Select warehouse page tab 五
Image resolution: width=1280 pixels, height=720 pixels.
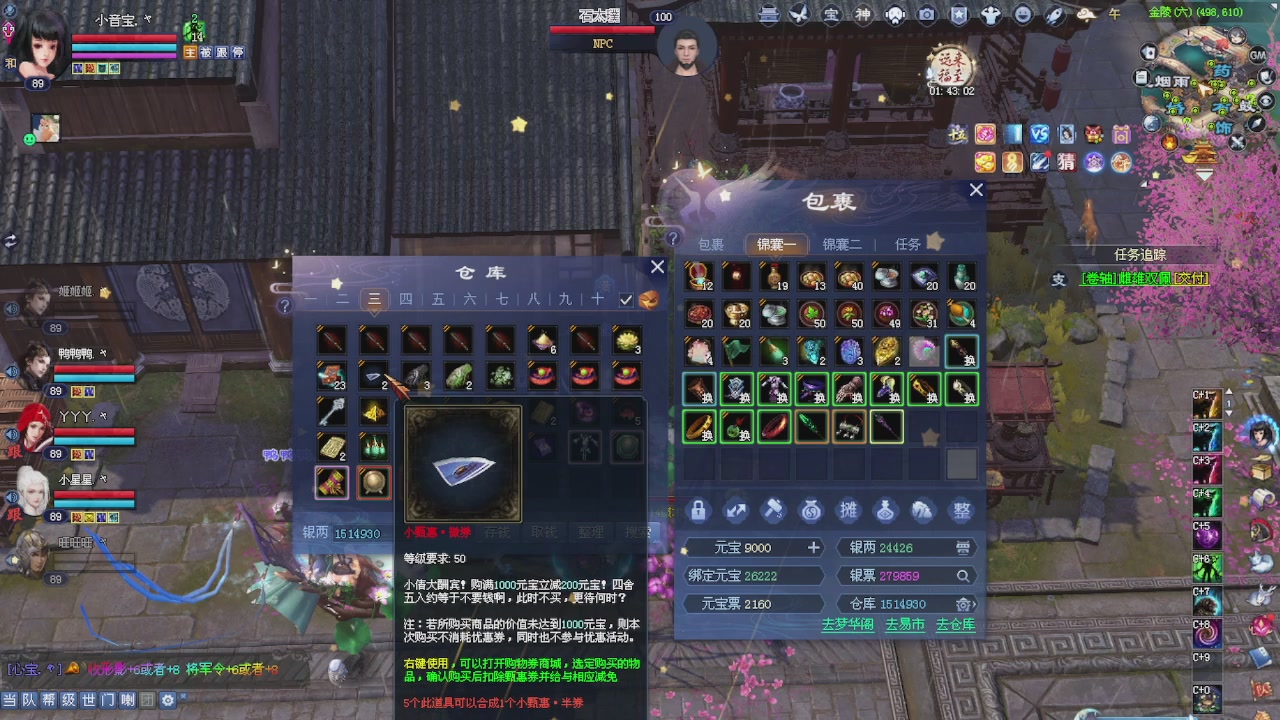[437, 299]
